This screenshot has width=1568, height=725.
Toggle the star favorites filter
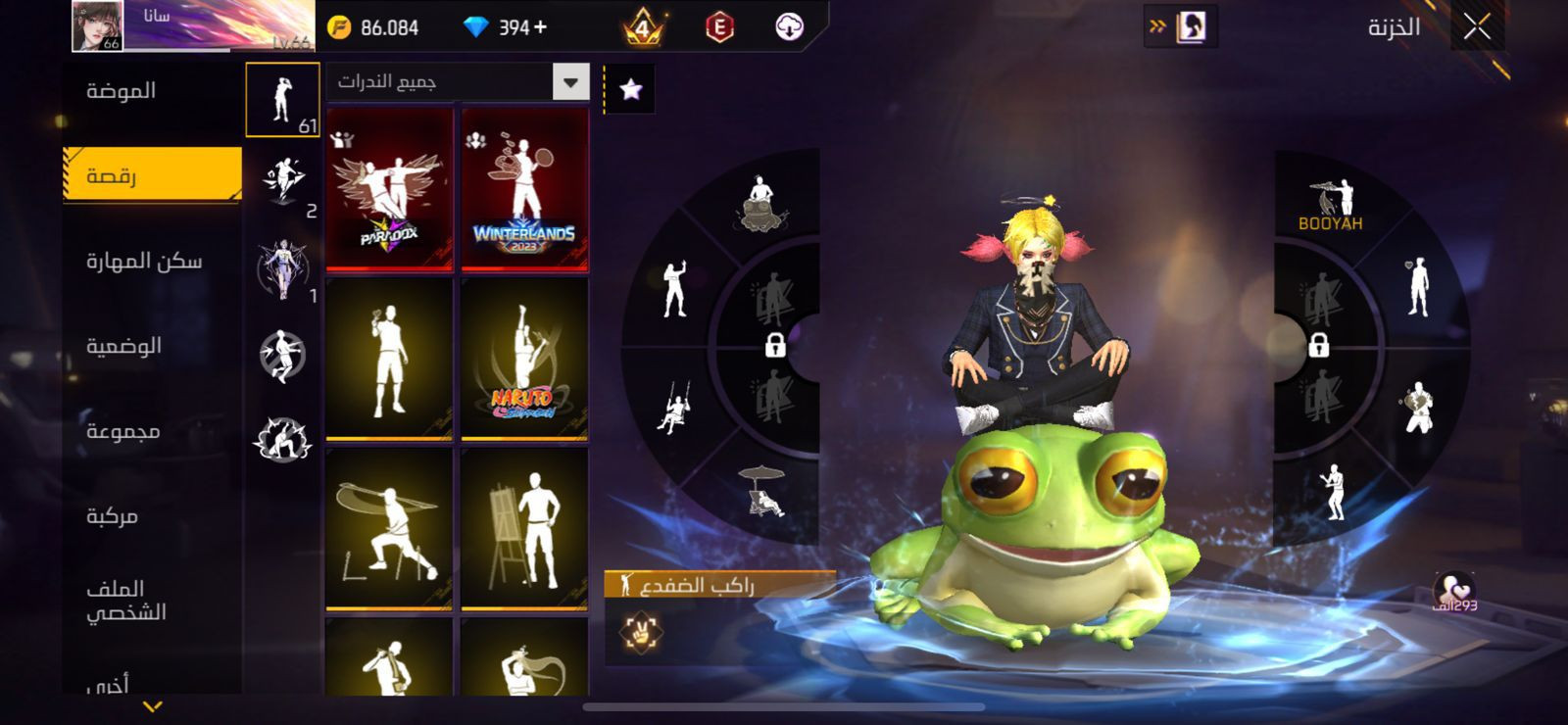point(630,90)
